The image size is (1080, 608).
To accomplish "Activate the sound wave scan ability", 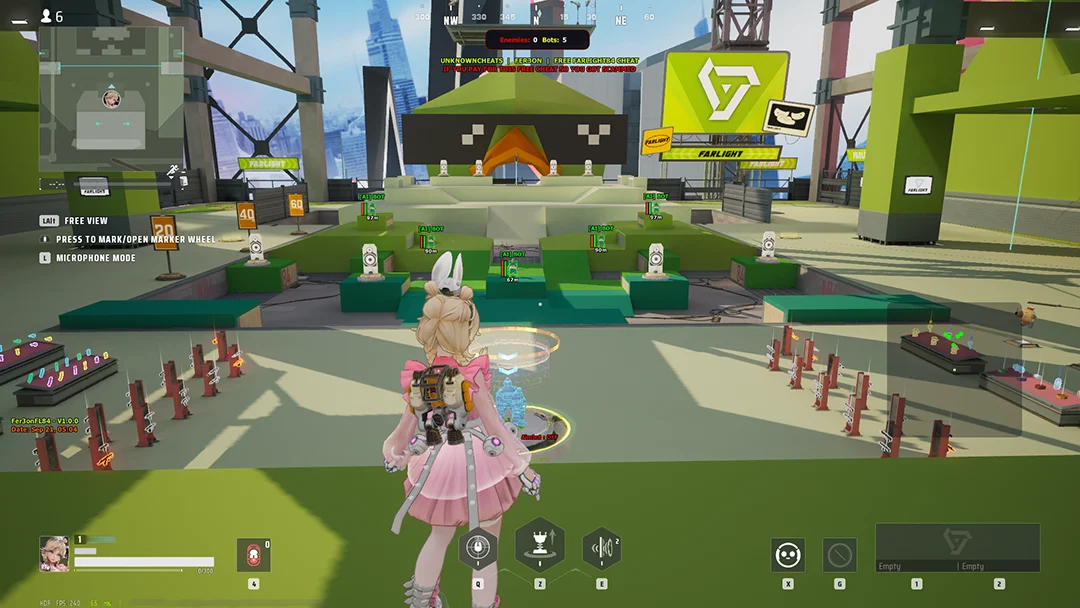I will [x=601, y=548].
